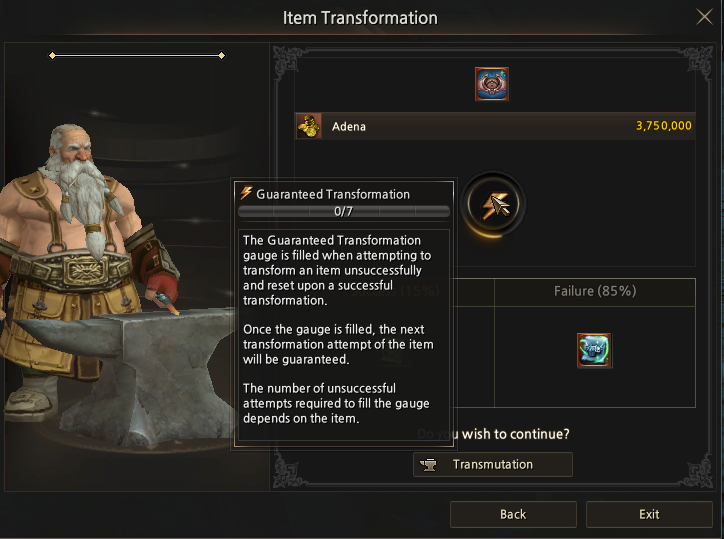The width and height of the screenshot is (724, 539).
Task: Select the source item icon at top
Action: coord(492,84)
